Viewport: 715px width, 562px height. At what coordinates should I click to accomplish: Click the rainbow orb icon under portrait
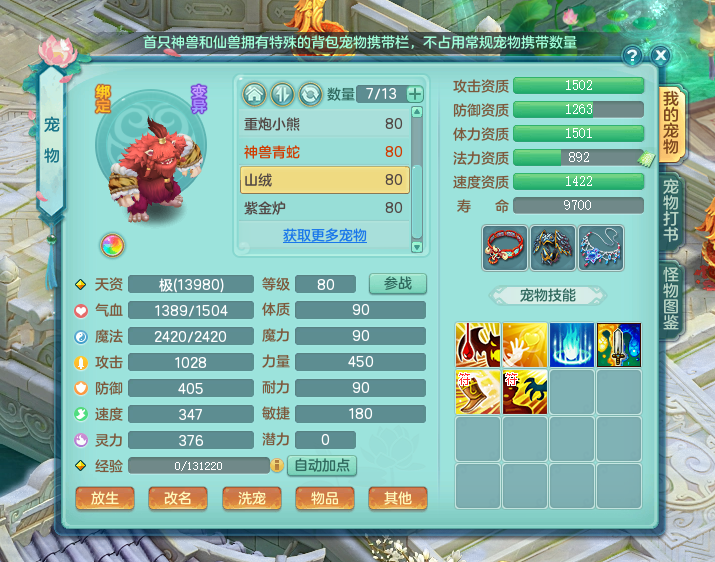click(109, 245)
